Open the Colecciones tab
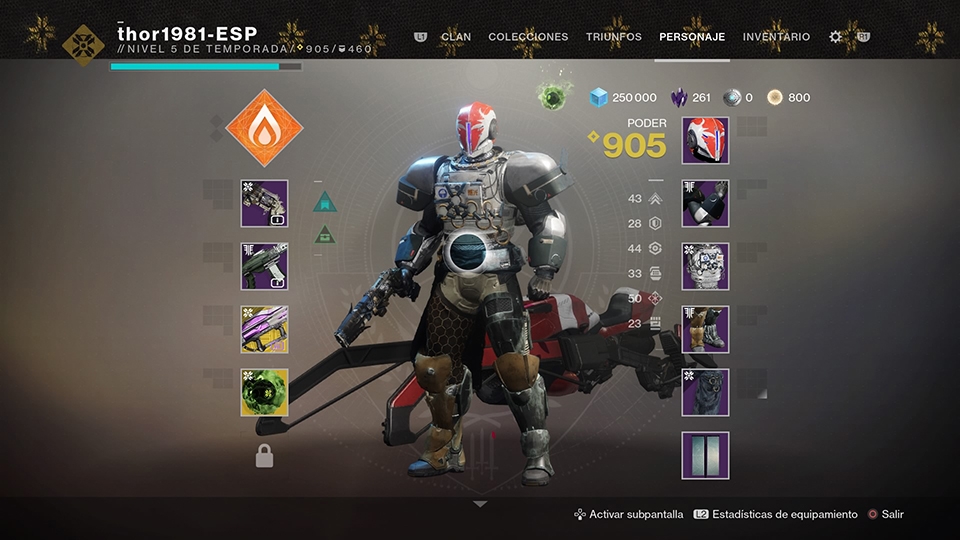The image size is (960, 540). click(528, 37)
